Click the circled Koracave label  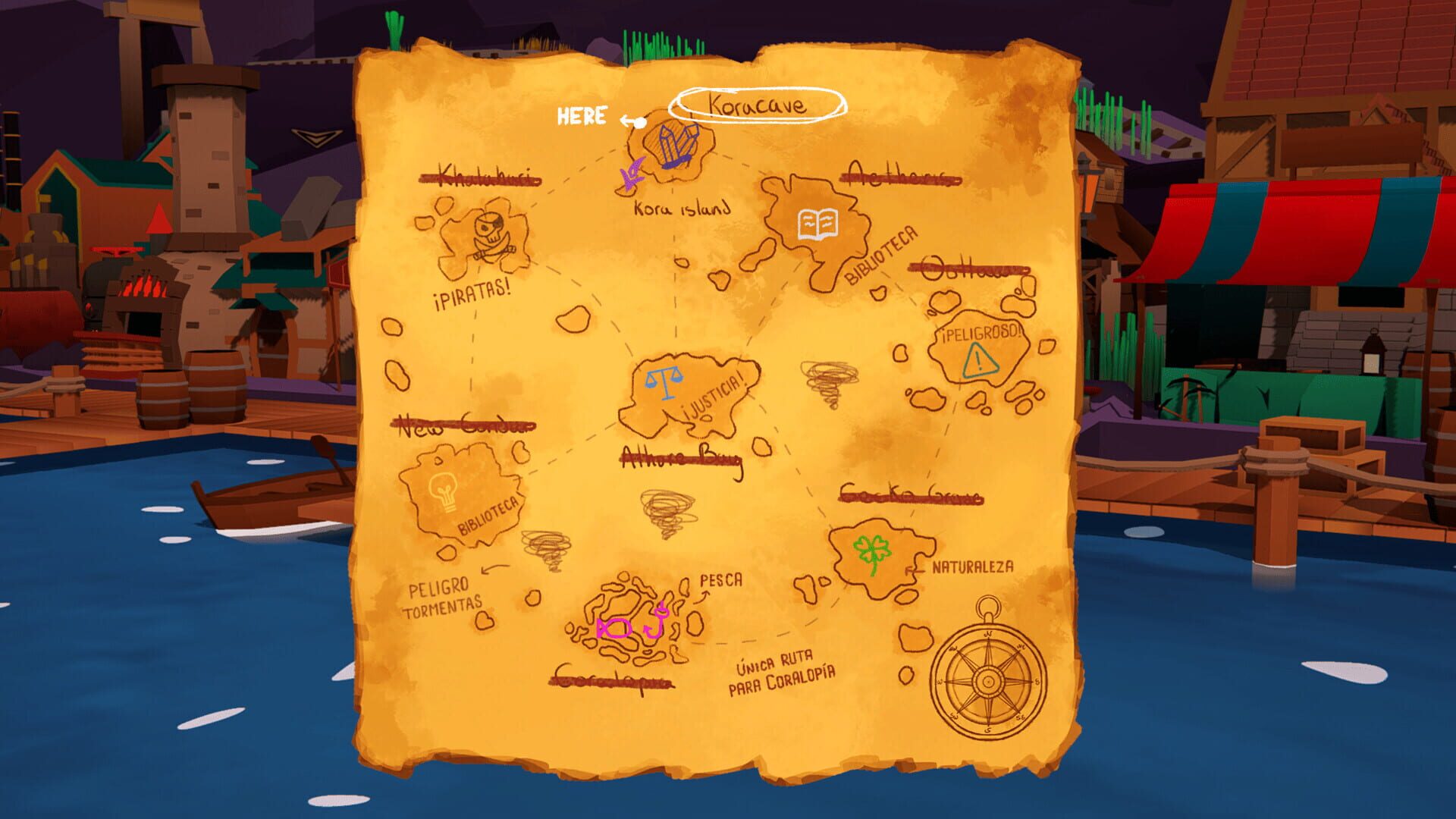click(758, 104)
